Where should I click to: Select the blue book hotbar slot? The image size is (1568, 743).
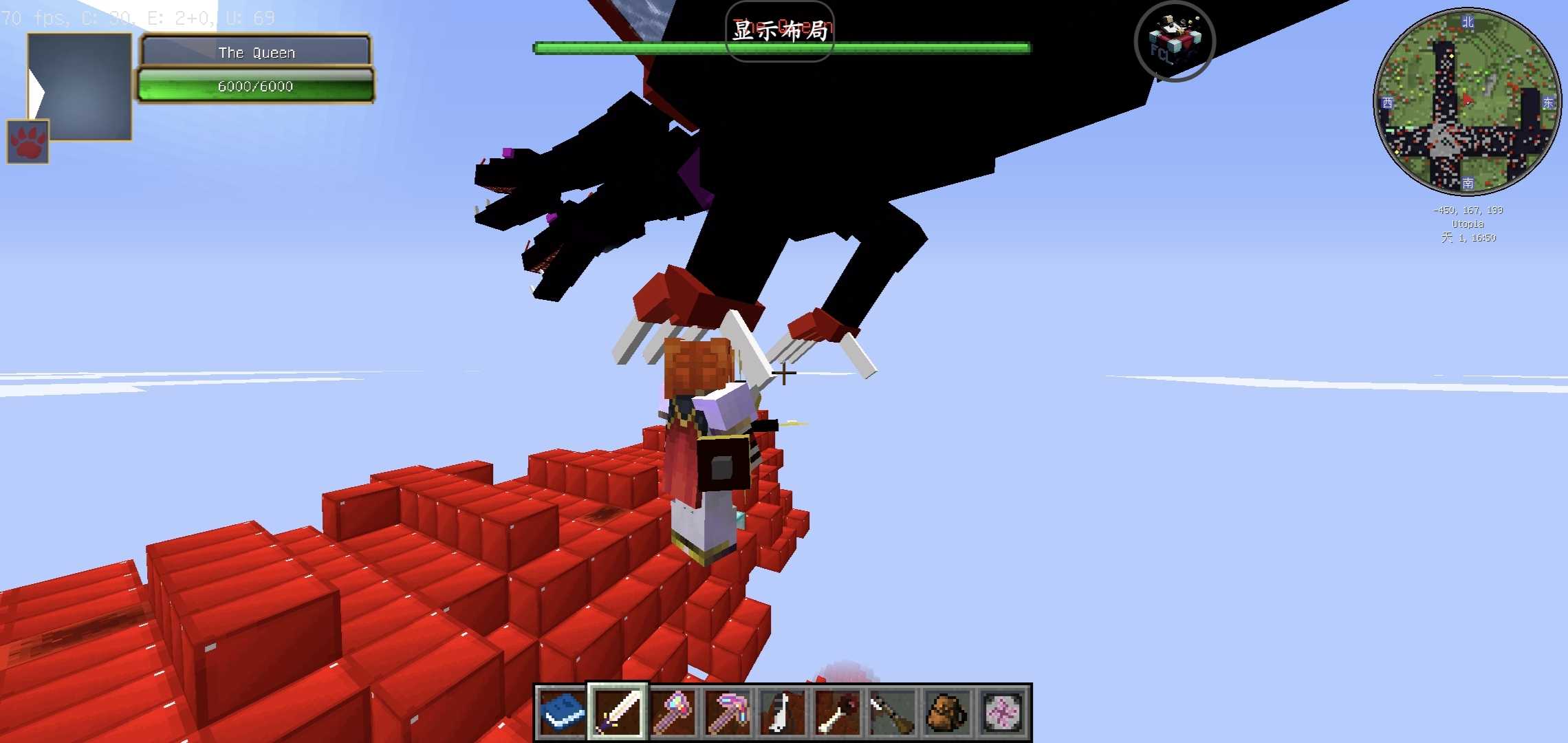point(562,712)
